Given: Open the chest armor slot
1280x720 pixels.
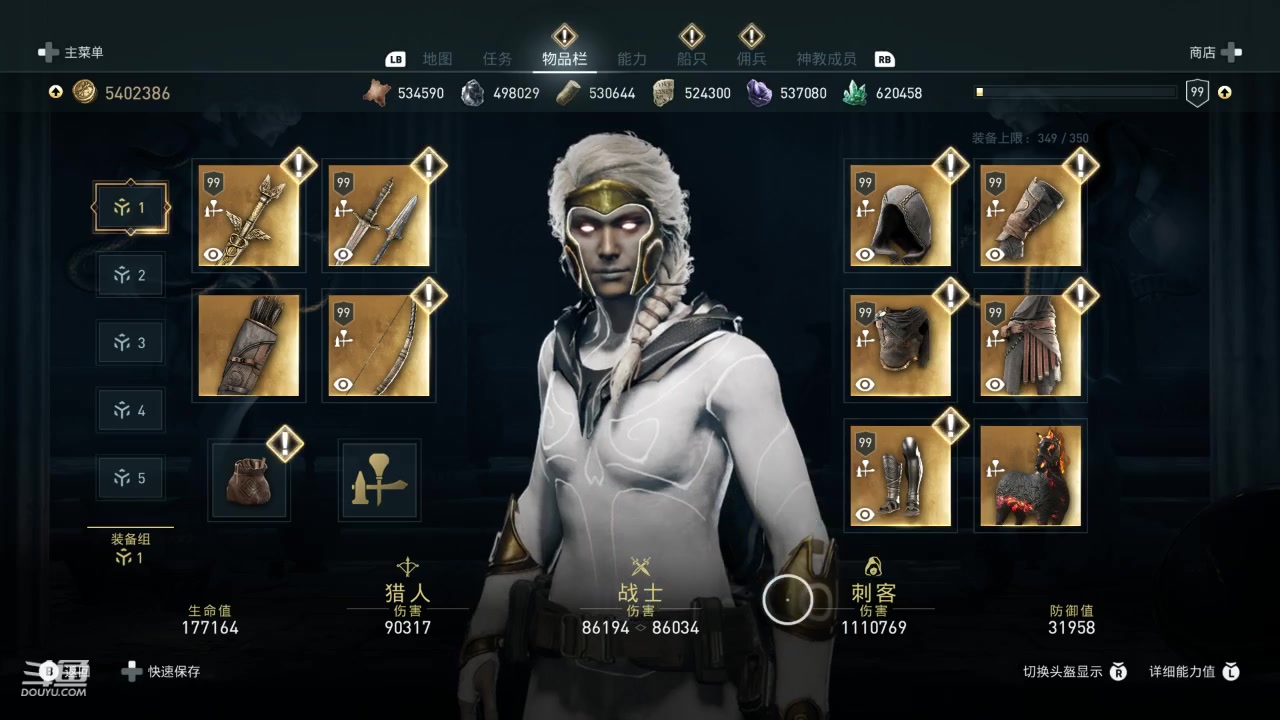Looking at the screenshot, I should [x=901, y=345].
